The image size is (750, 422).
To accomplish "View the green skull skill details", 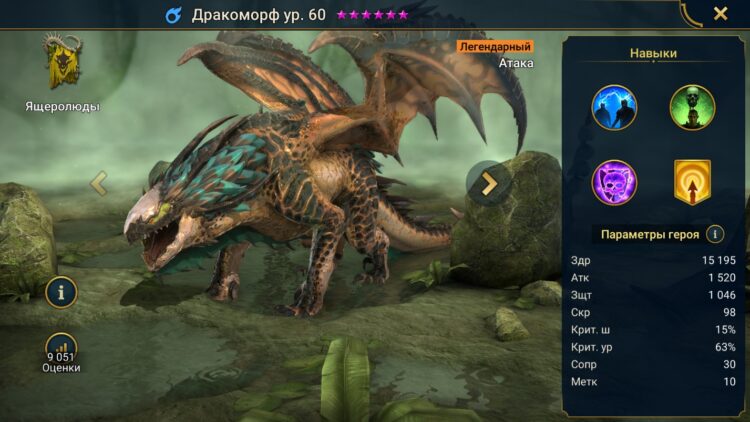I will coord(692,107).
